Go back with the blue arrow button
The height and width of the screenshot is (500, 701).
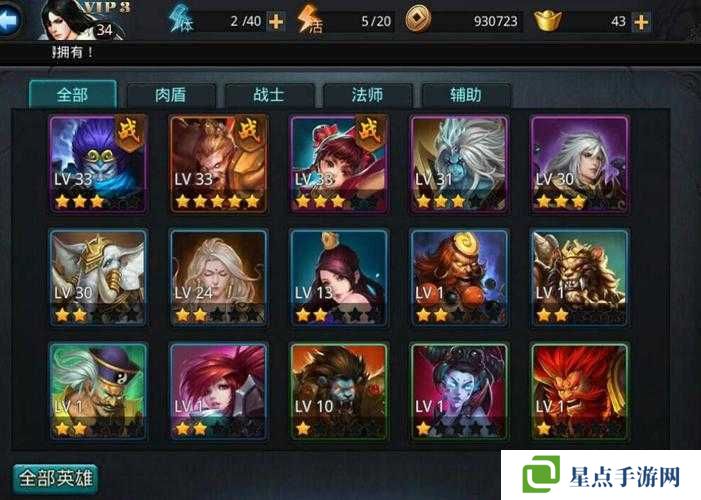[x=9, y=20]
